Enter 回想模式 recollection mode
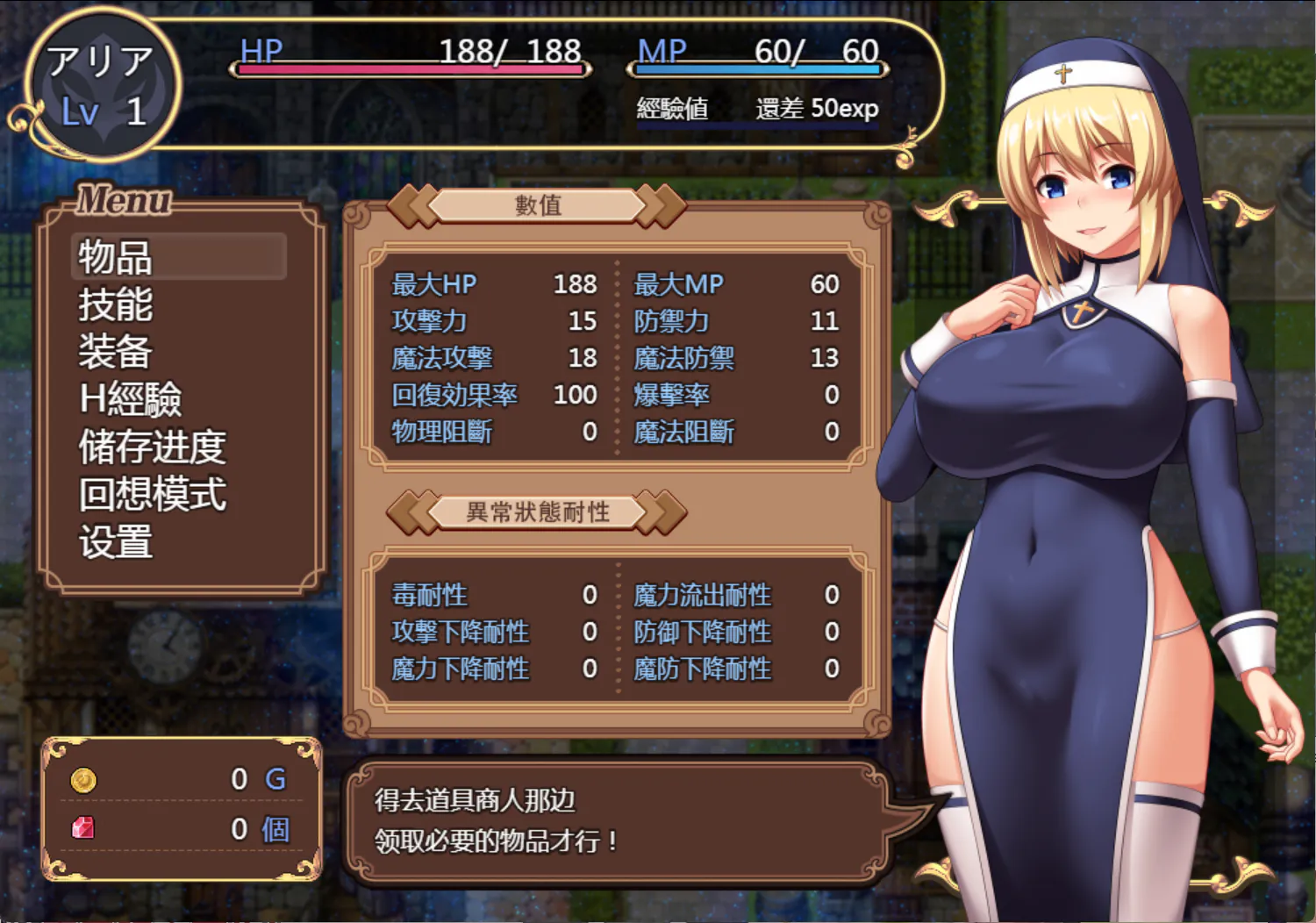Viewport: 1316px width, 923px height. 153,494
